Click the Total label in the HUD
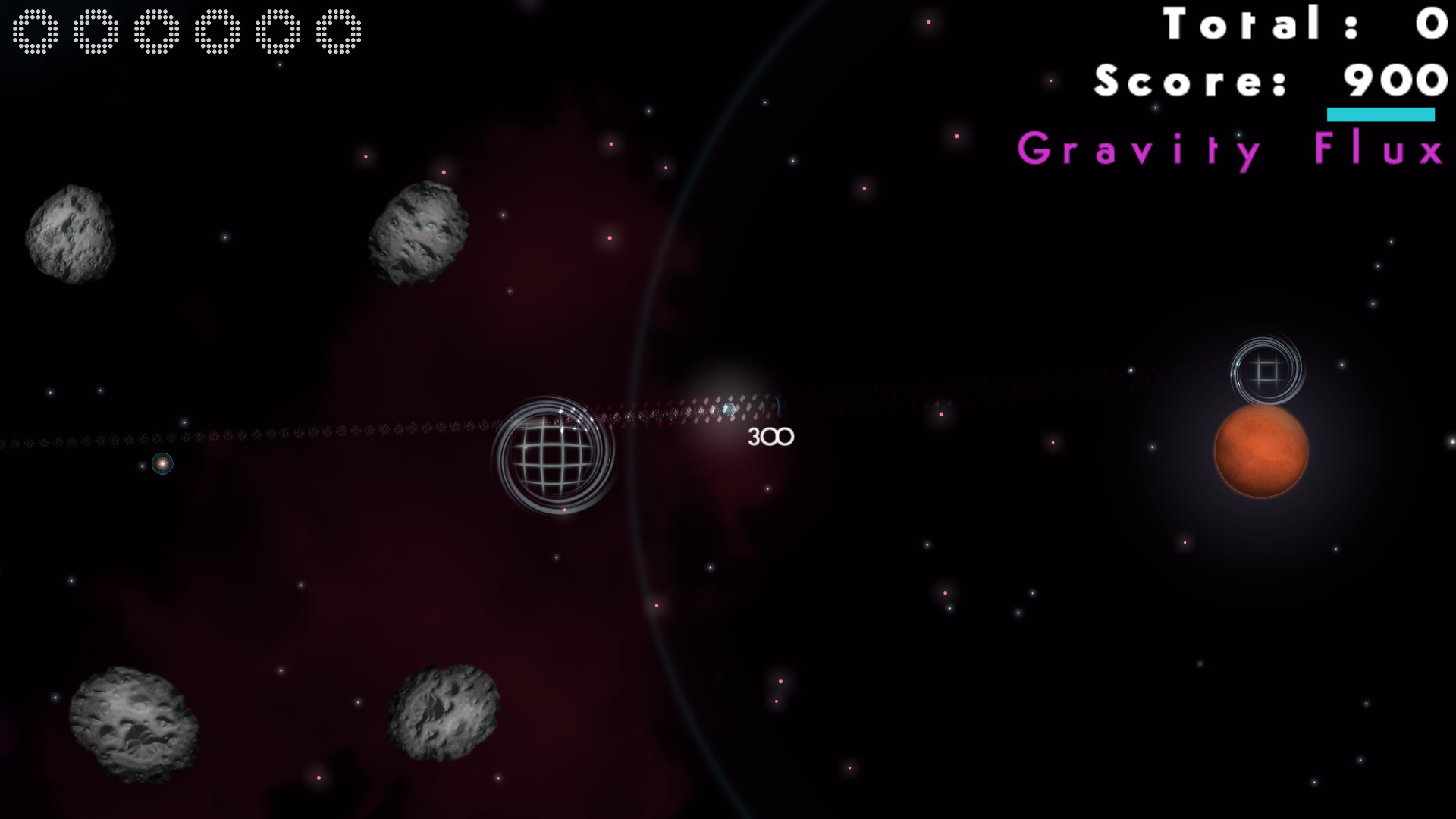 [1240, 24]
